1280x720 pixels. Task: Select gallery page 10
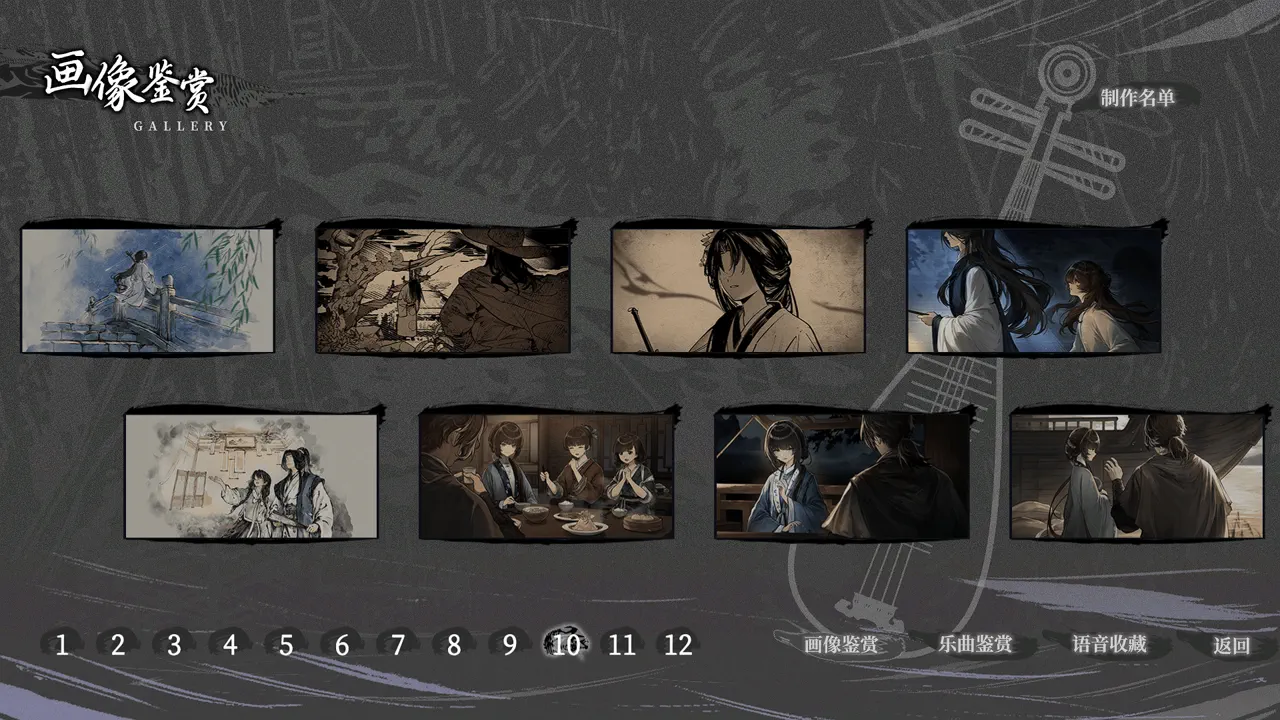pyautogui.click(x=566, y=645)
